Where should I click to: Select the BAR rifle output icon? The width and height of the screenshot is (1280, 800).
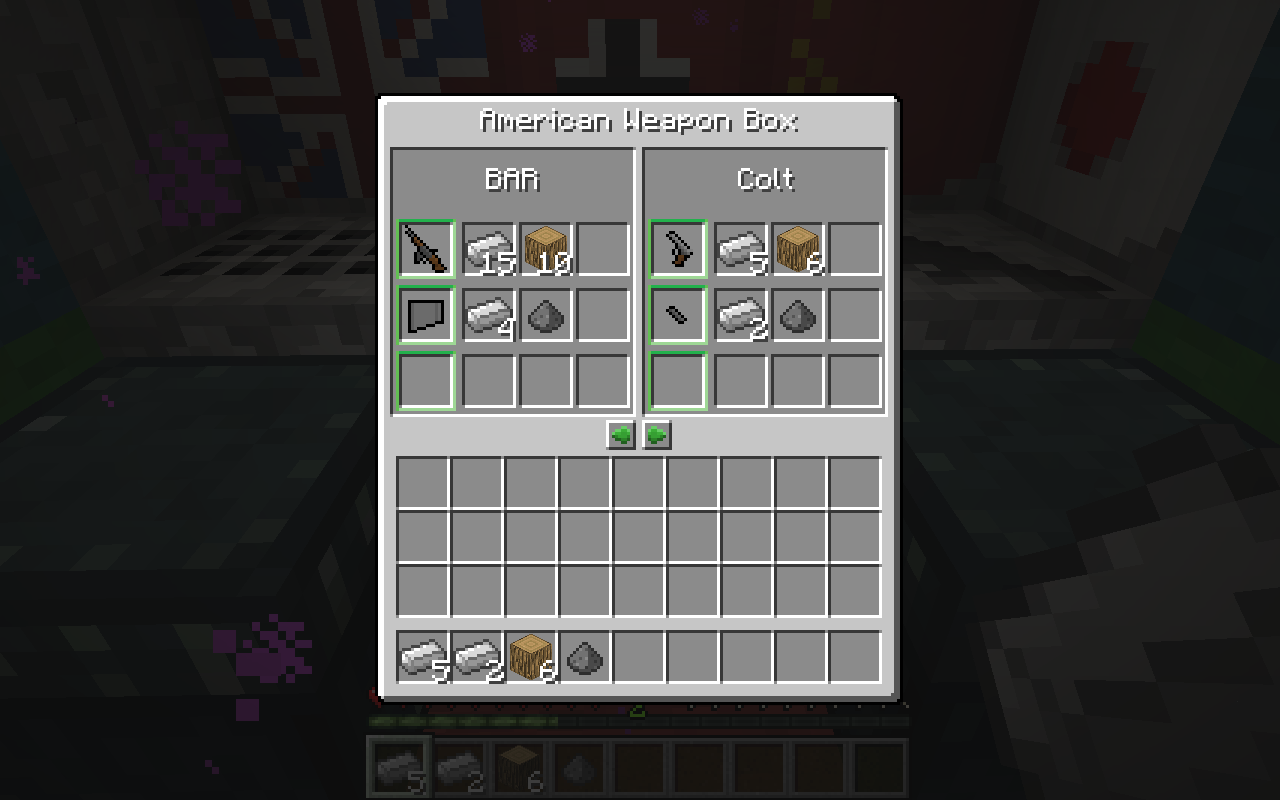(427, 249)
